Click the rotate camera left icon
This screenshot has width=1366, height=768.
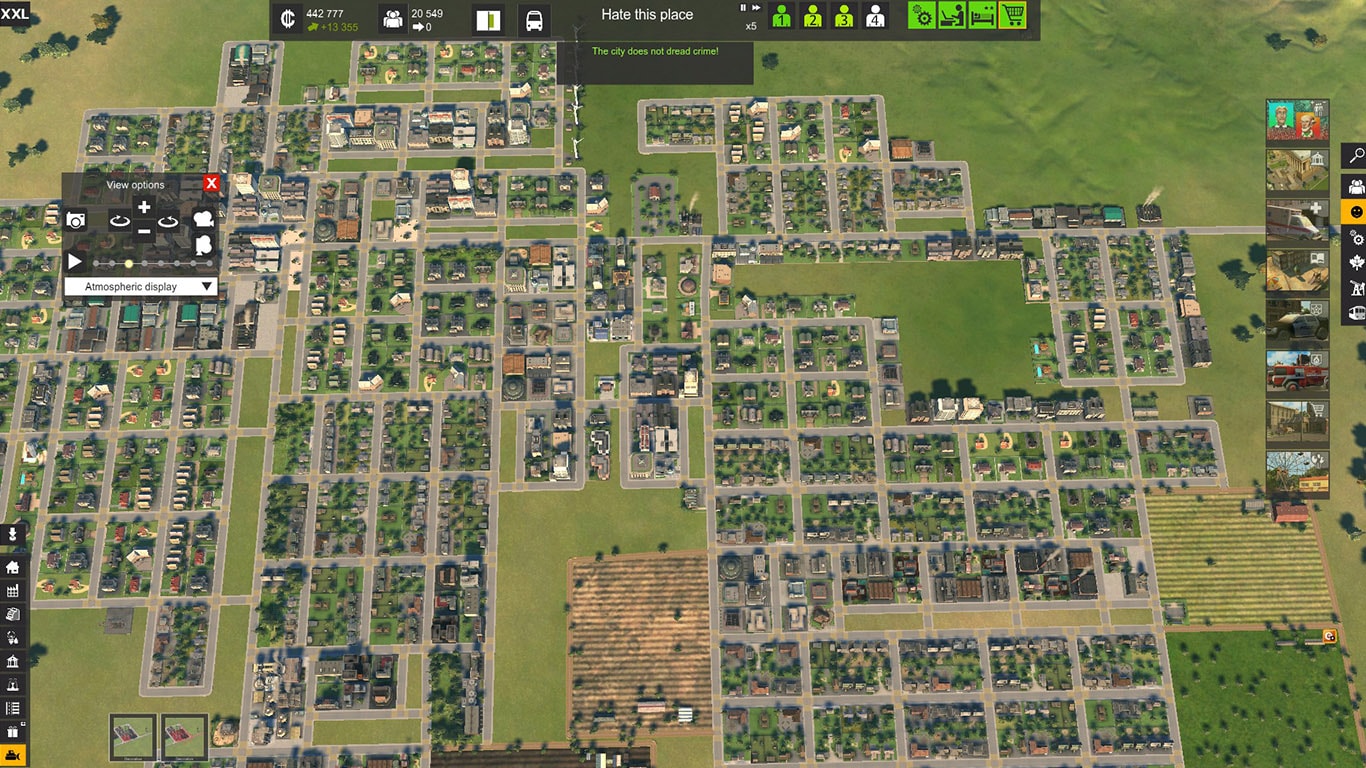[x=120, y=221]
